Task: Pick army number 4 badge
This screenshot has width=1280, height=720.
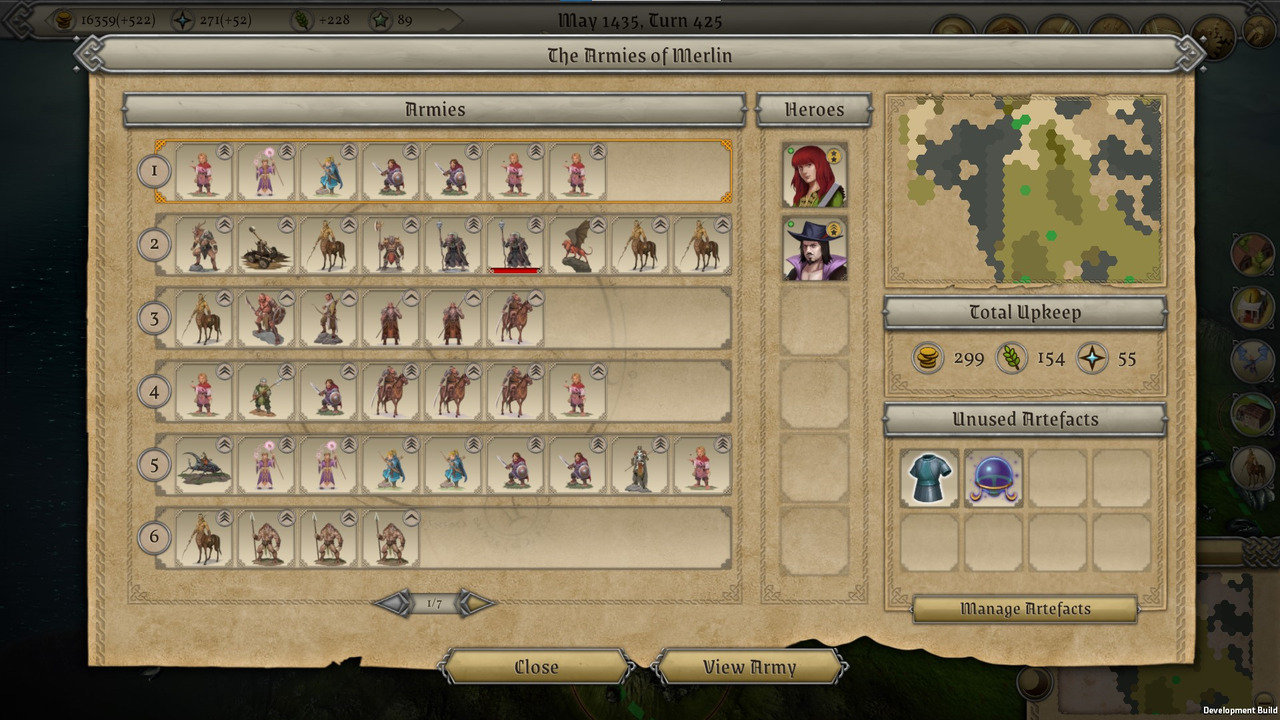Action: coord(154,391)
